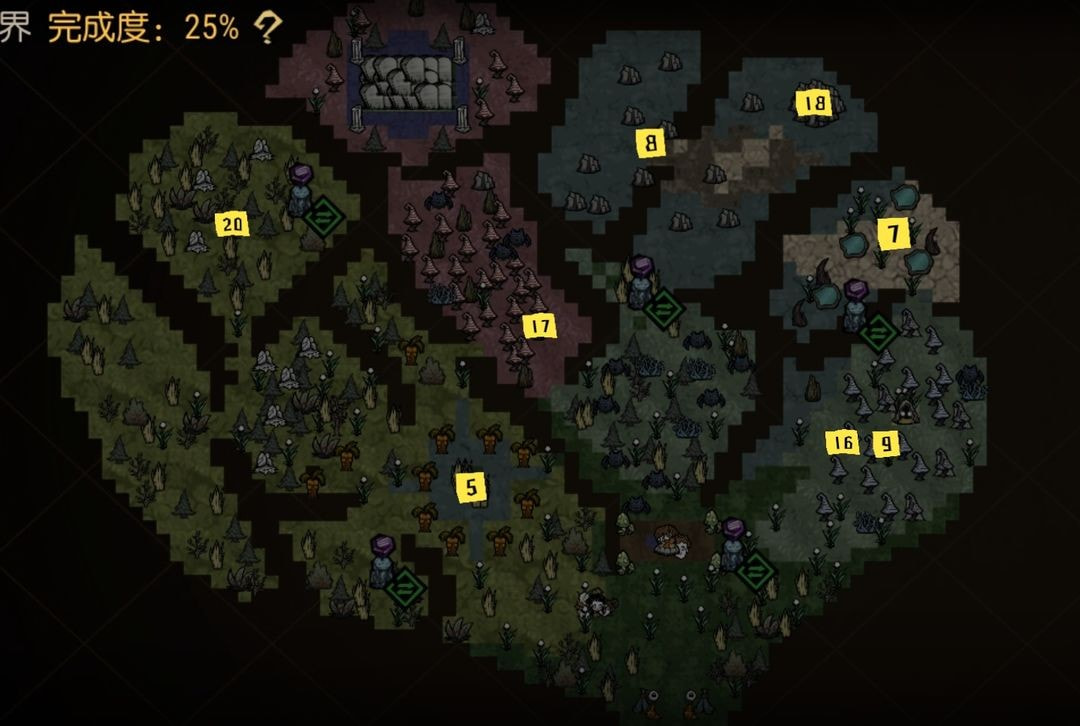1080x726 pixels.
Task: Select the yellow marker numbered 9
Action: (885, 443)
